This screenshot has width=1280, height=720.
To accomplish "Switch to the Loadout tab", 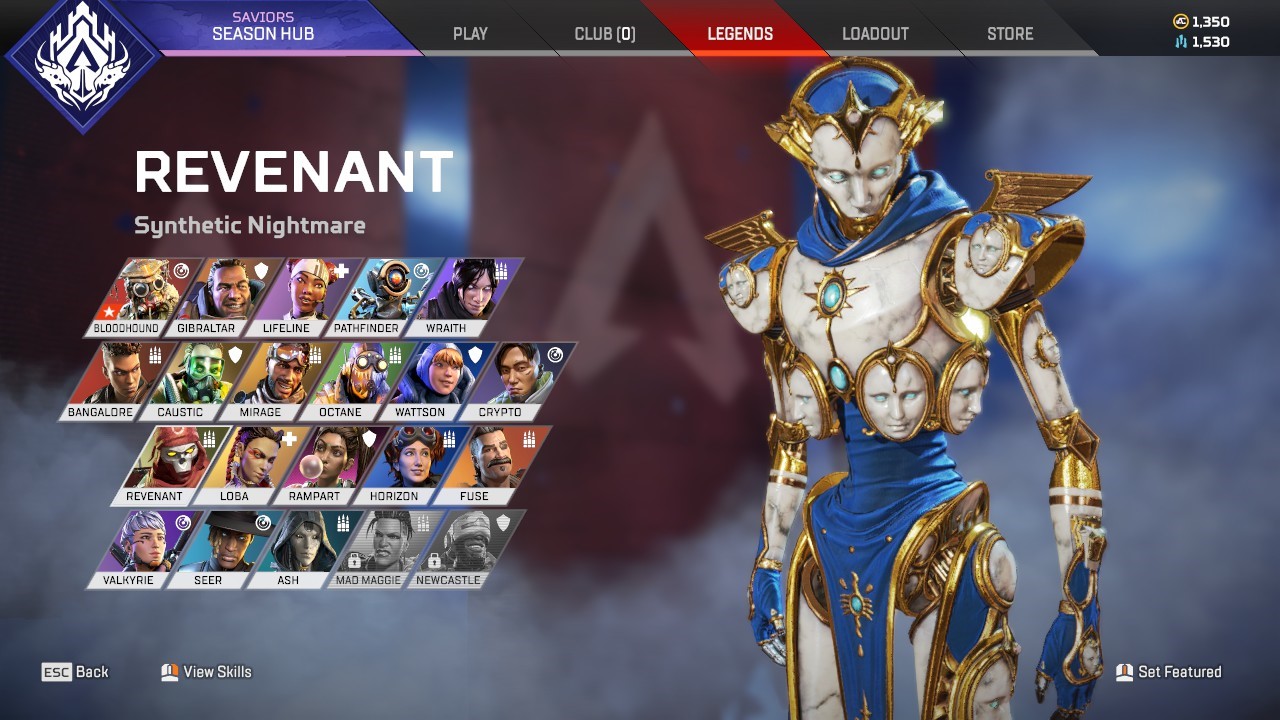I will [876, 33].
